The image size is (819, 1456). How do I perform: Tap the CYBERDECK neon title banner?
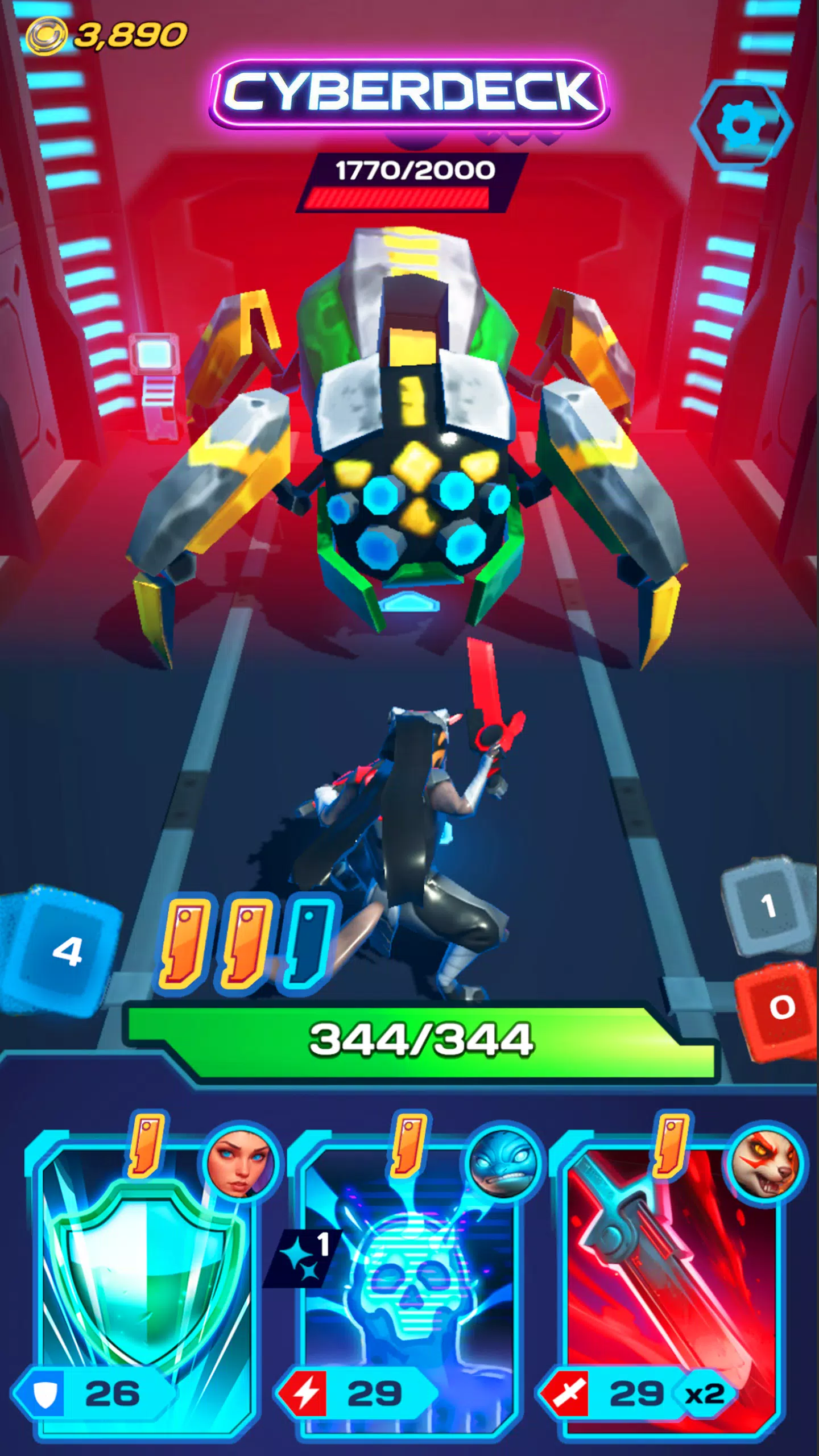409,94
